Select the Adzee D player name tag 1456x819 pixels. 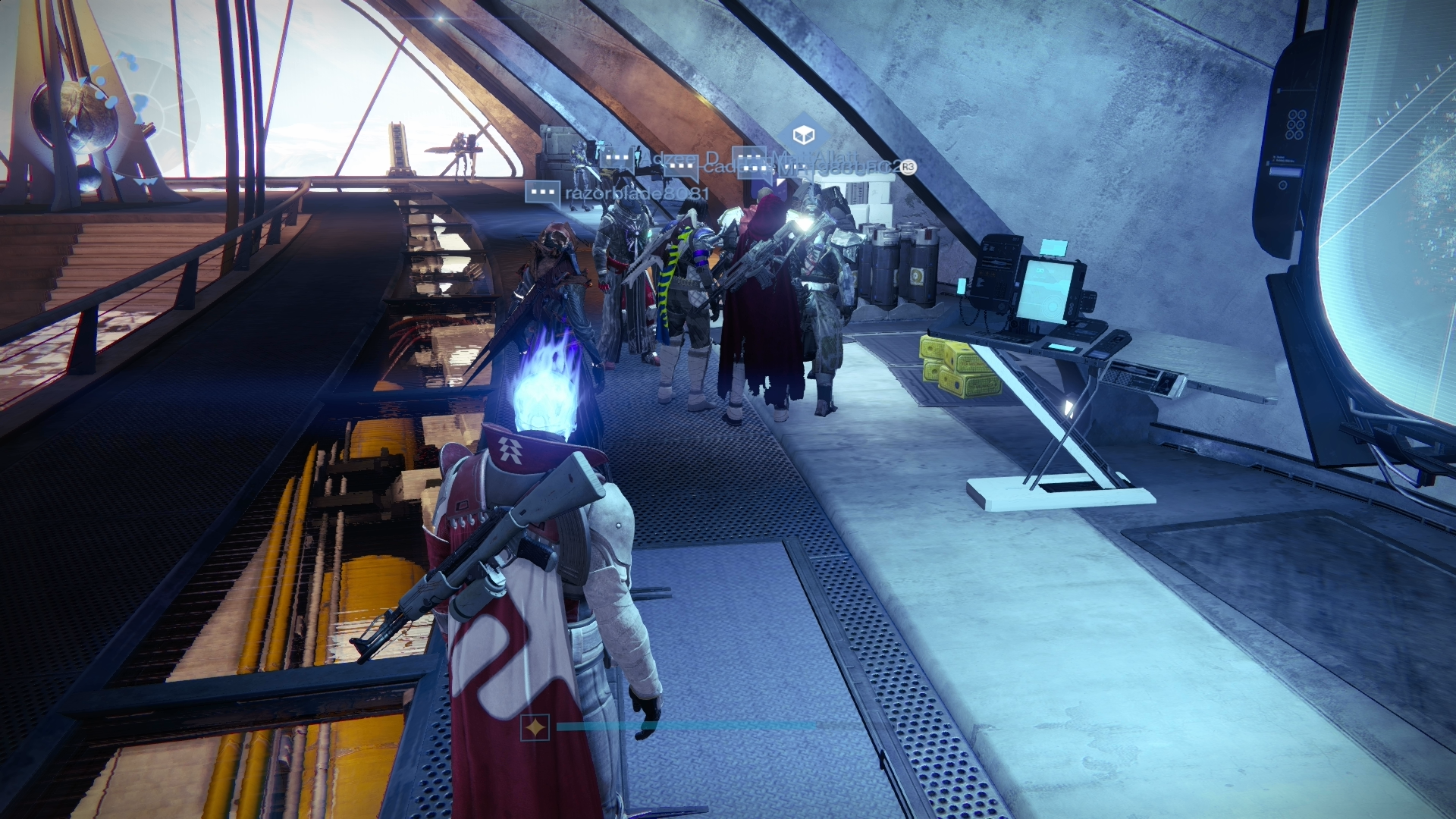coord(684,159)
